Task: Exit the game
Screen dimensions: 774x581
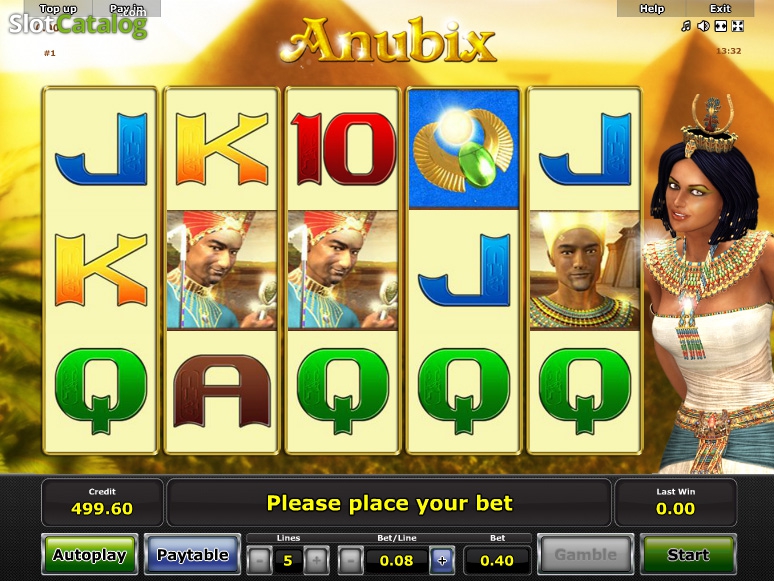Action: point(720,9)
